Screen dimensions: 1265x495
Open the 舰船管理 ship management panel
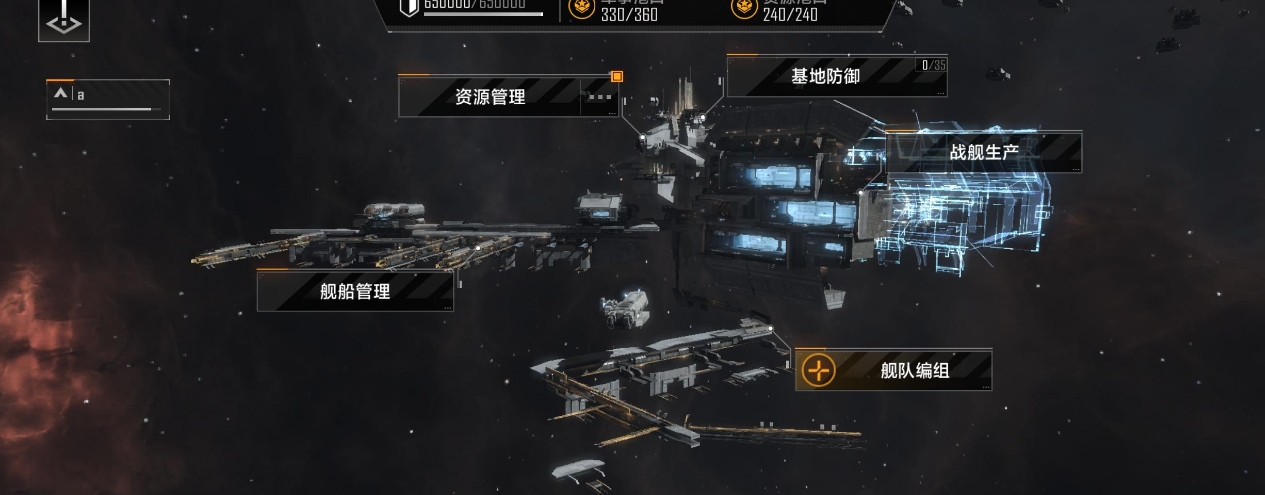[x=355, y=291]
